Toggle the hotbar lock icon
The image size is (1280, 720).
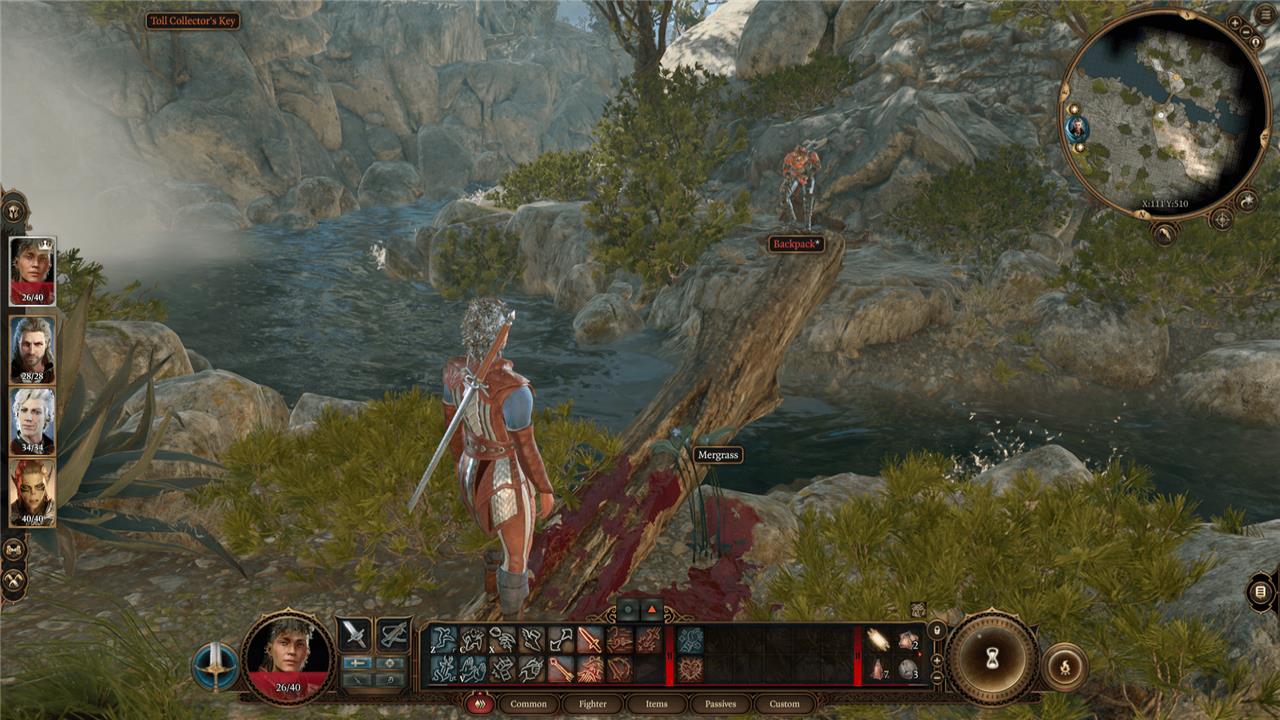coord(937,630)
